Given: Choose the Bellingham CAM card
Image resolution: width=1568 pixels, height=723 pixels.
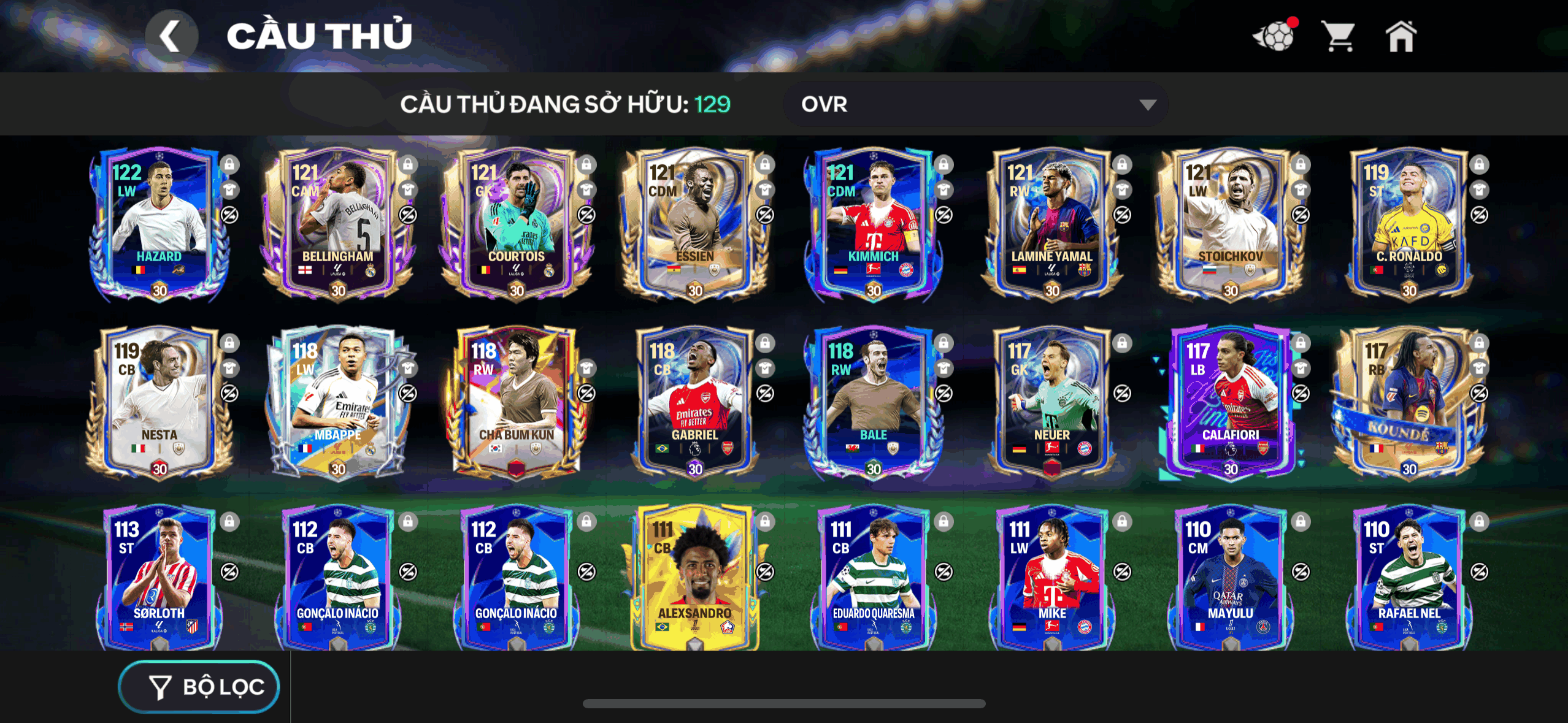Looking at the screenshot, I should coord(337,224).
